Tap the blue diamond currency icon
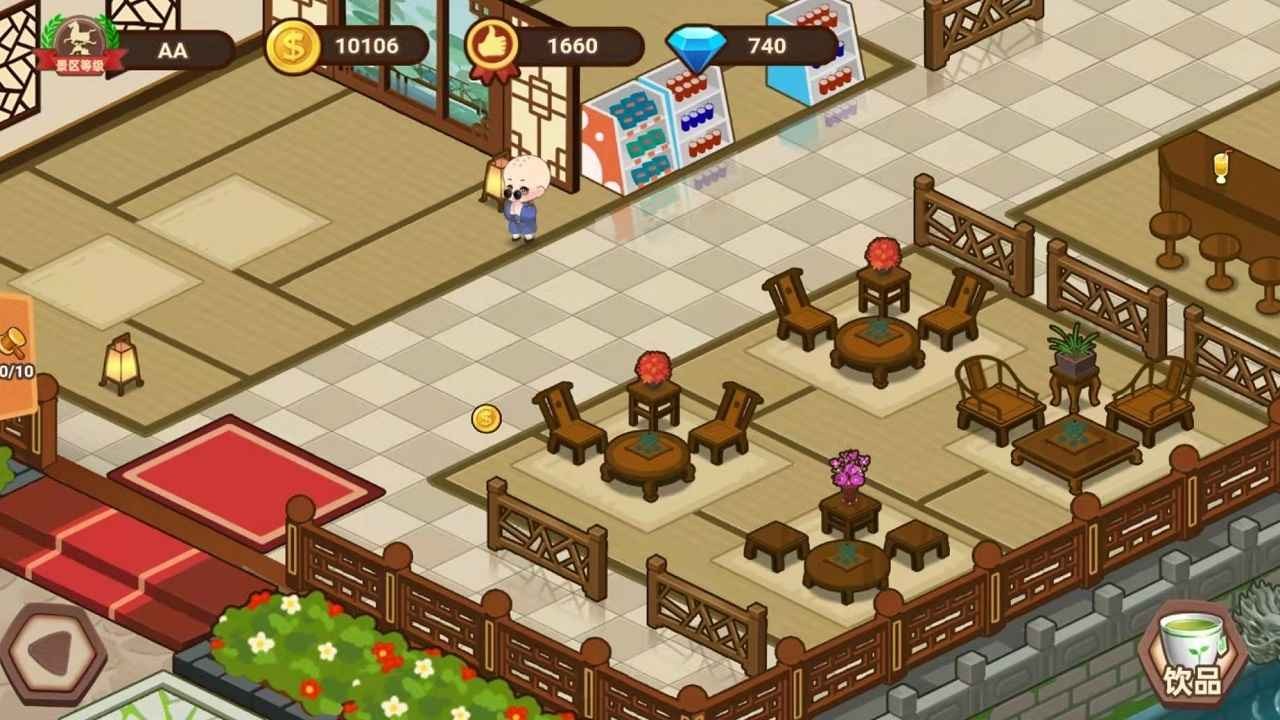The height and width of the screenshot is (720, 1280). 697,47
